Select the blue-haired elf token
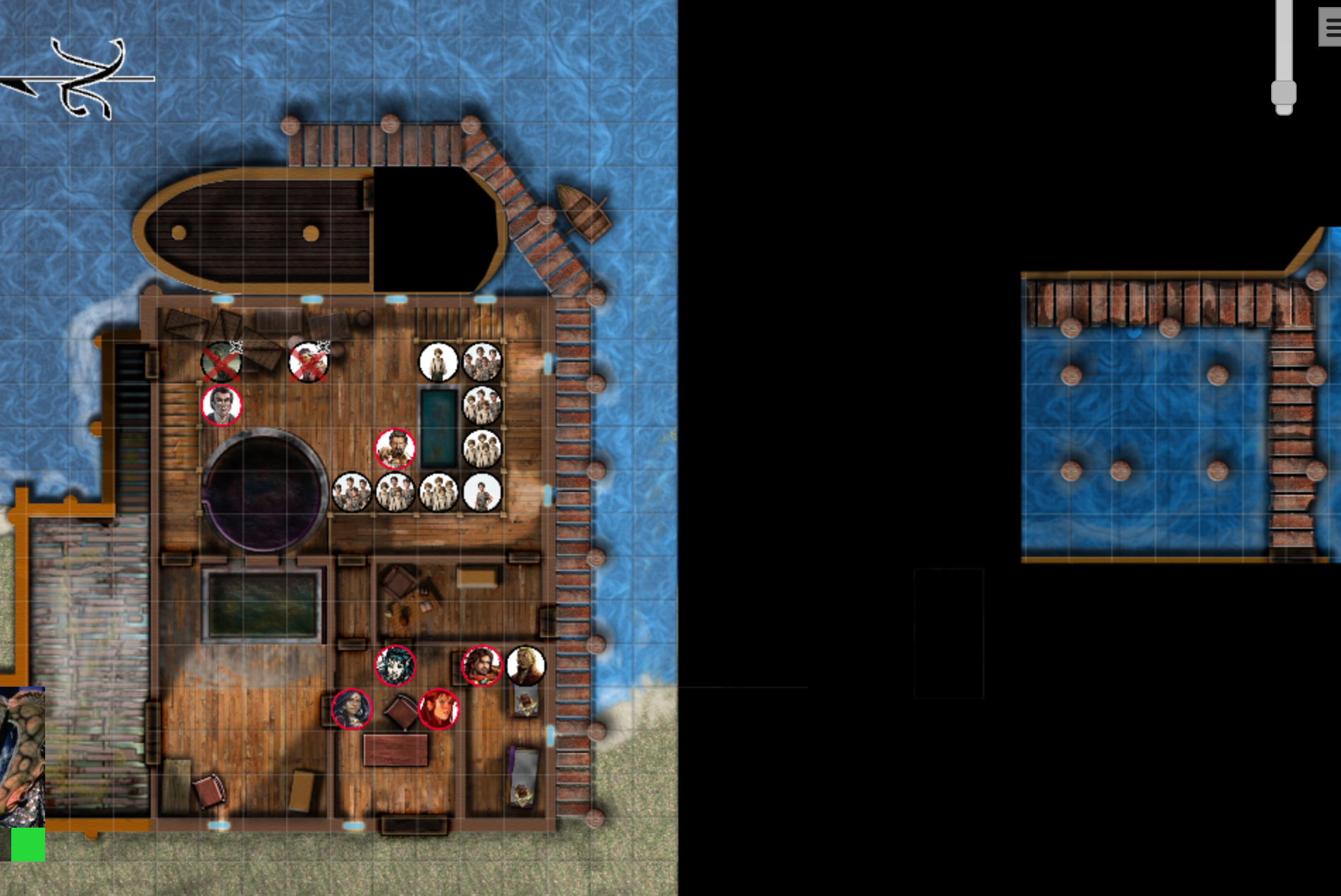The height and width of the screenshot is (896, 1341). (x=395, y=665)
